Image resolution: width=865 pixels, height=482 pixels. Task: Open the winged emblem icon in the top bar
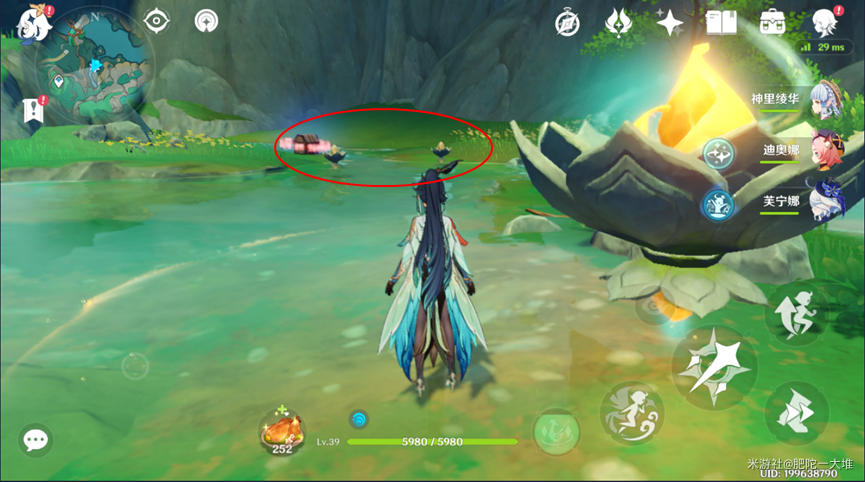[619, 22]
